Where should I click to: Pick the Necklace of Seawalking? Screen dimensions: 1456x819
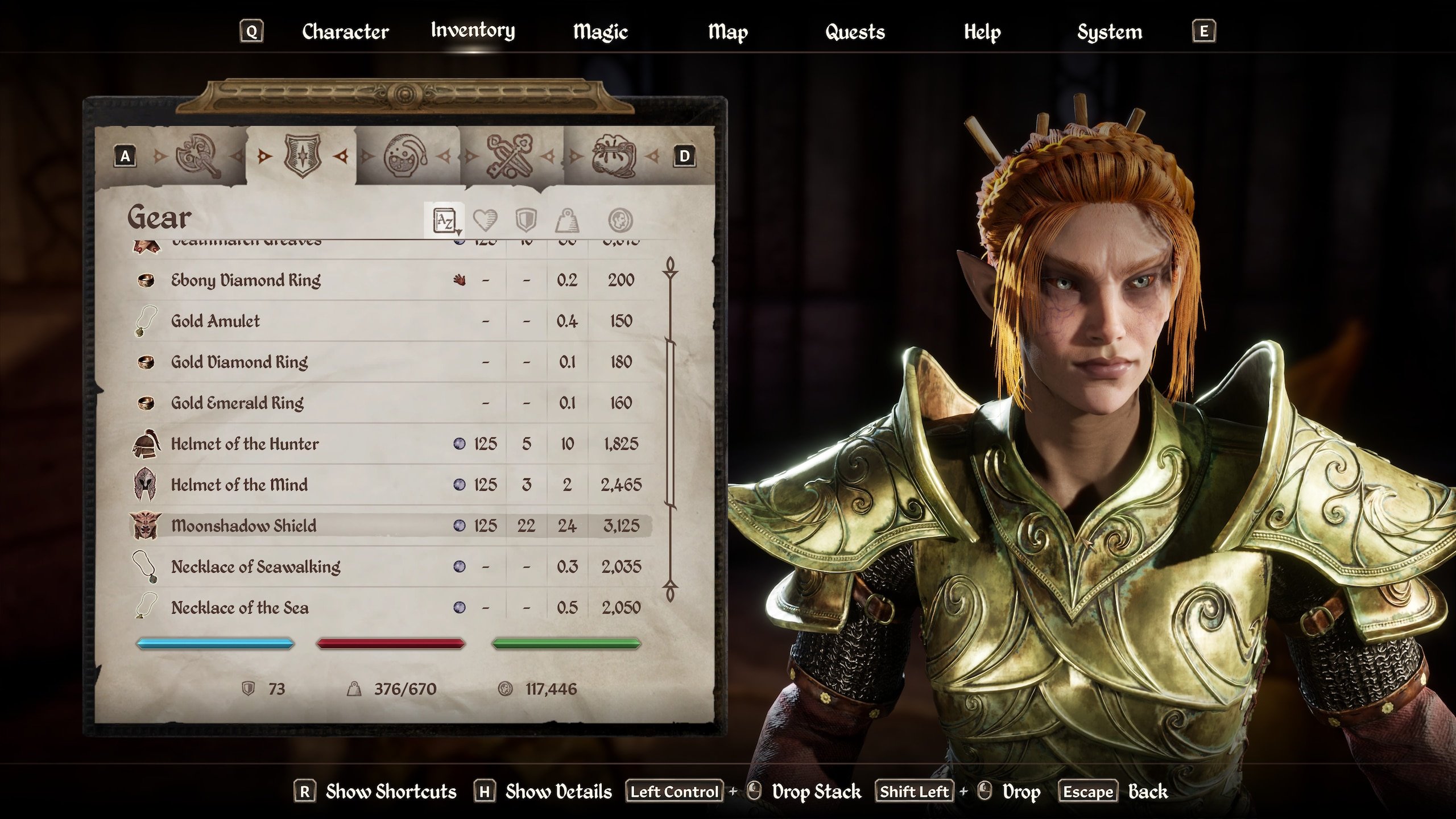(x=255, y=566)
